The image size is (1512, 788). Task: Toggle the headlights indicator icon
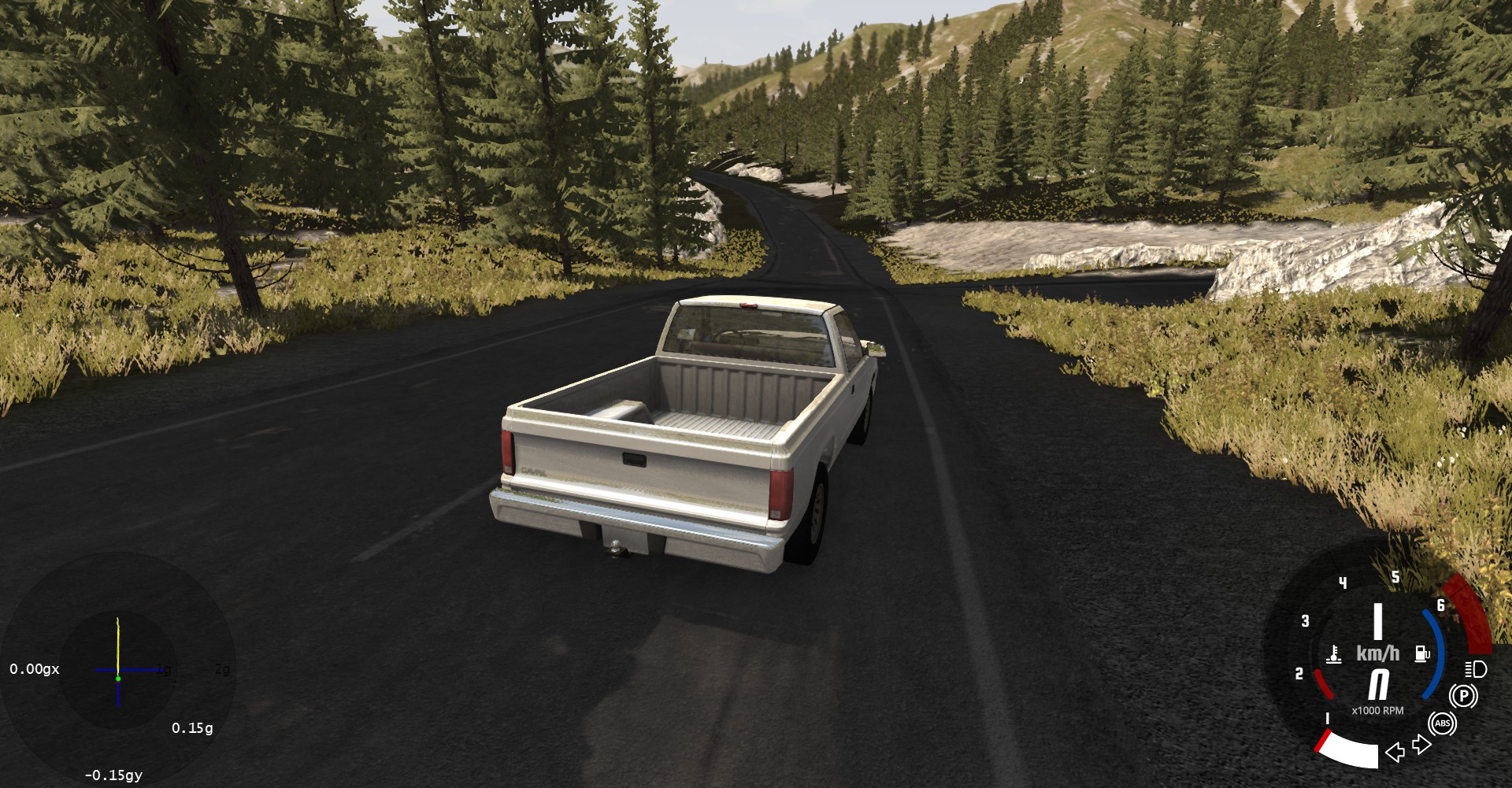[x=1476, y=670]
